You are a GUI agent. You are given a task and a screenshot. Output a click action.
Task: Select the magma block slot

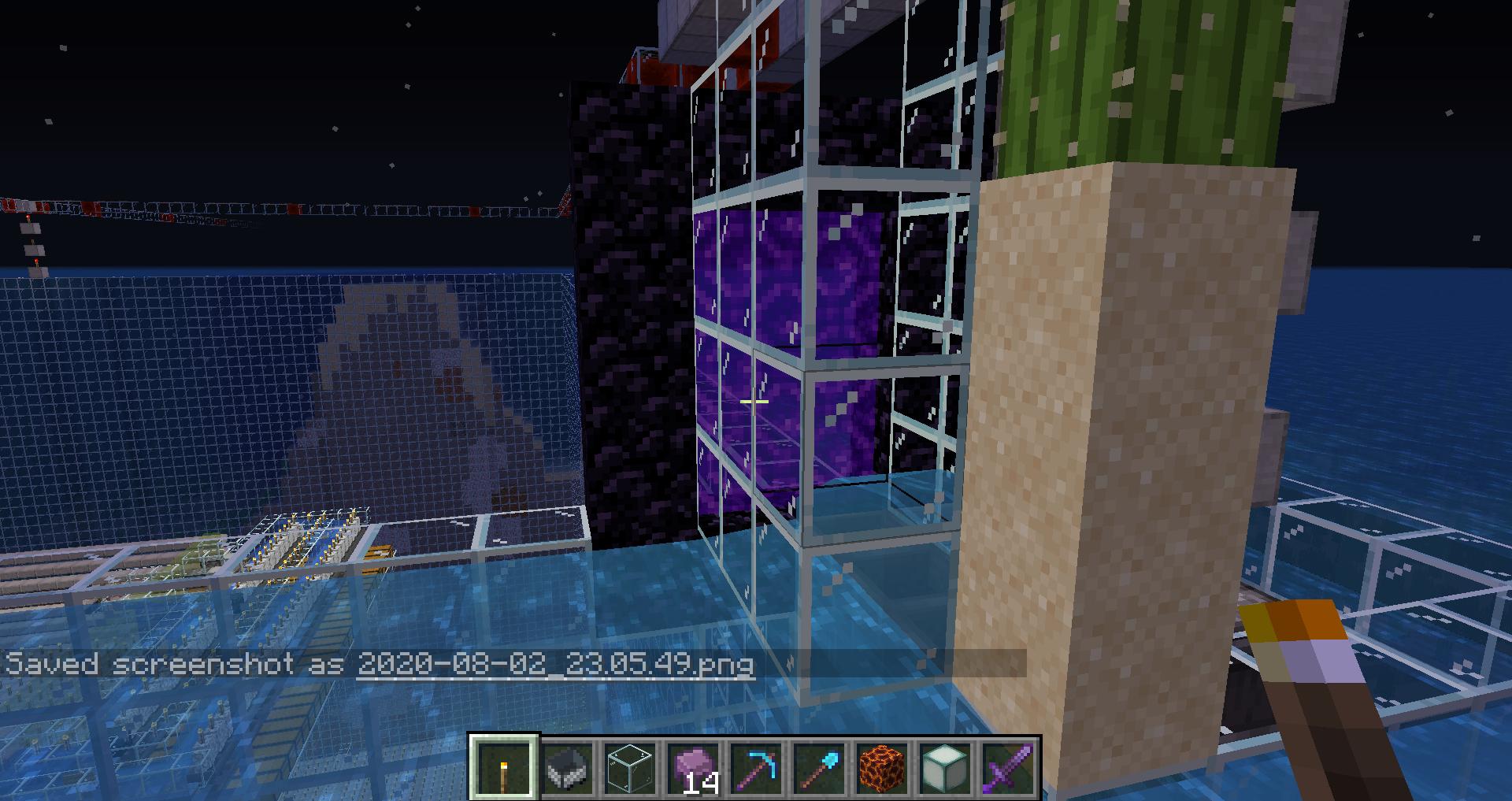(x=882, y=768)
